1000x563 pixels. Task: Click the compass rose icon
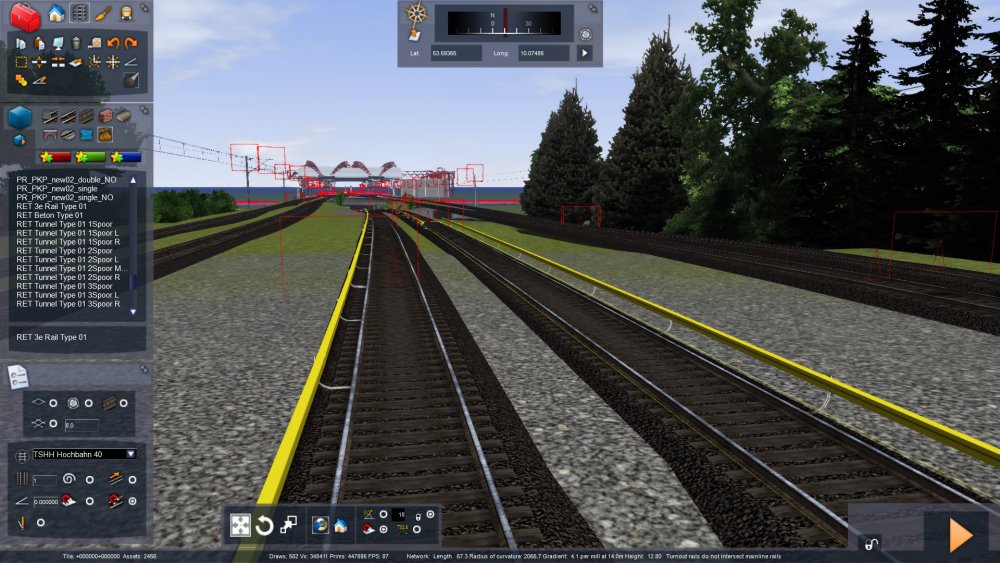click(416, 14)
